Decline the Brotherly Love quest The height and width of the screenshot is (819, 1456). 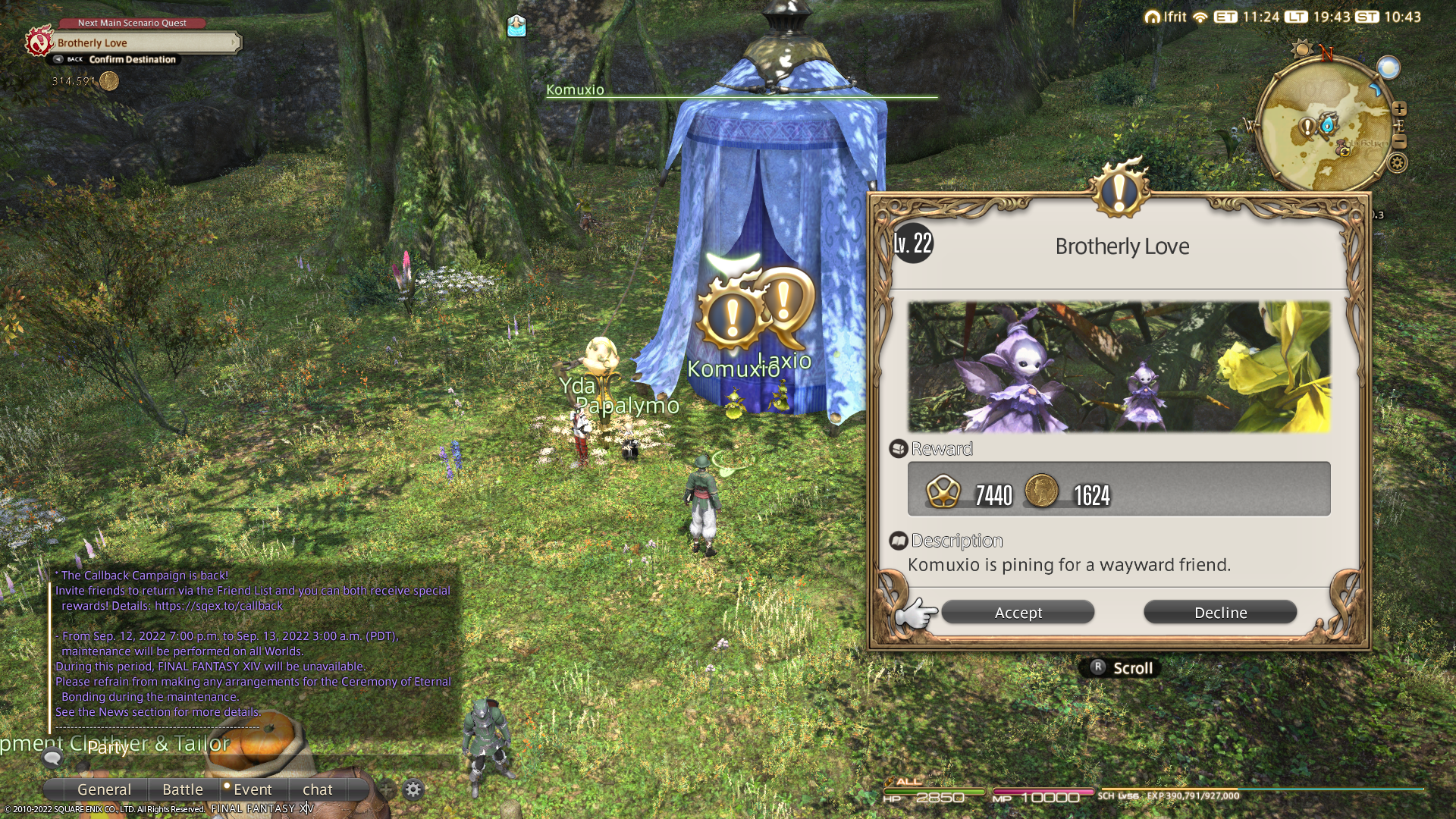pos(1220,613)
